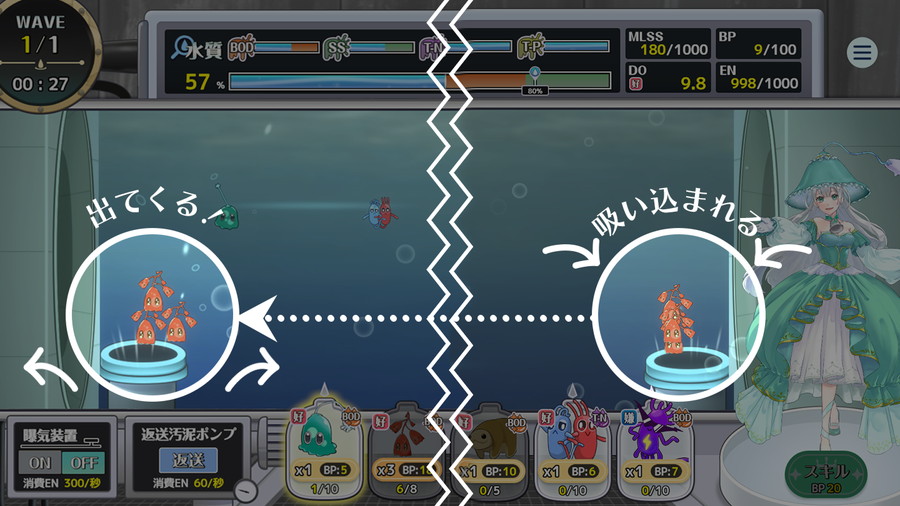This screenshot has height=506, width=900.
Task: Select the green blob microbe card
Action: tap(325, 446)
